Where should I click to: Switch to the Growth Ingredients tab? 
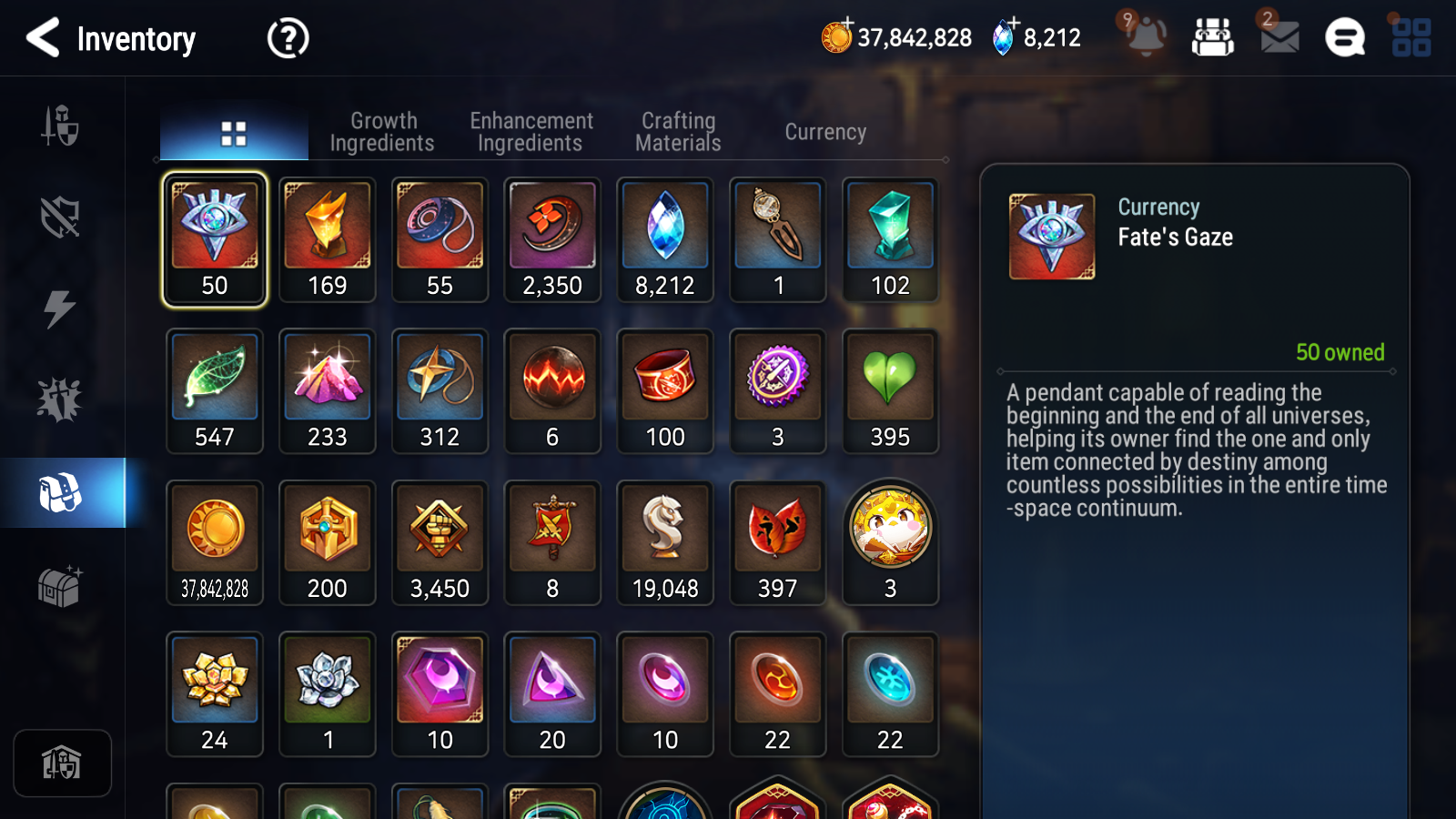(x=383, y=131)
